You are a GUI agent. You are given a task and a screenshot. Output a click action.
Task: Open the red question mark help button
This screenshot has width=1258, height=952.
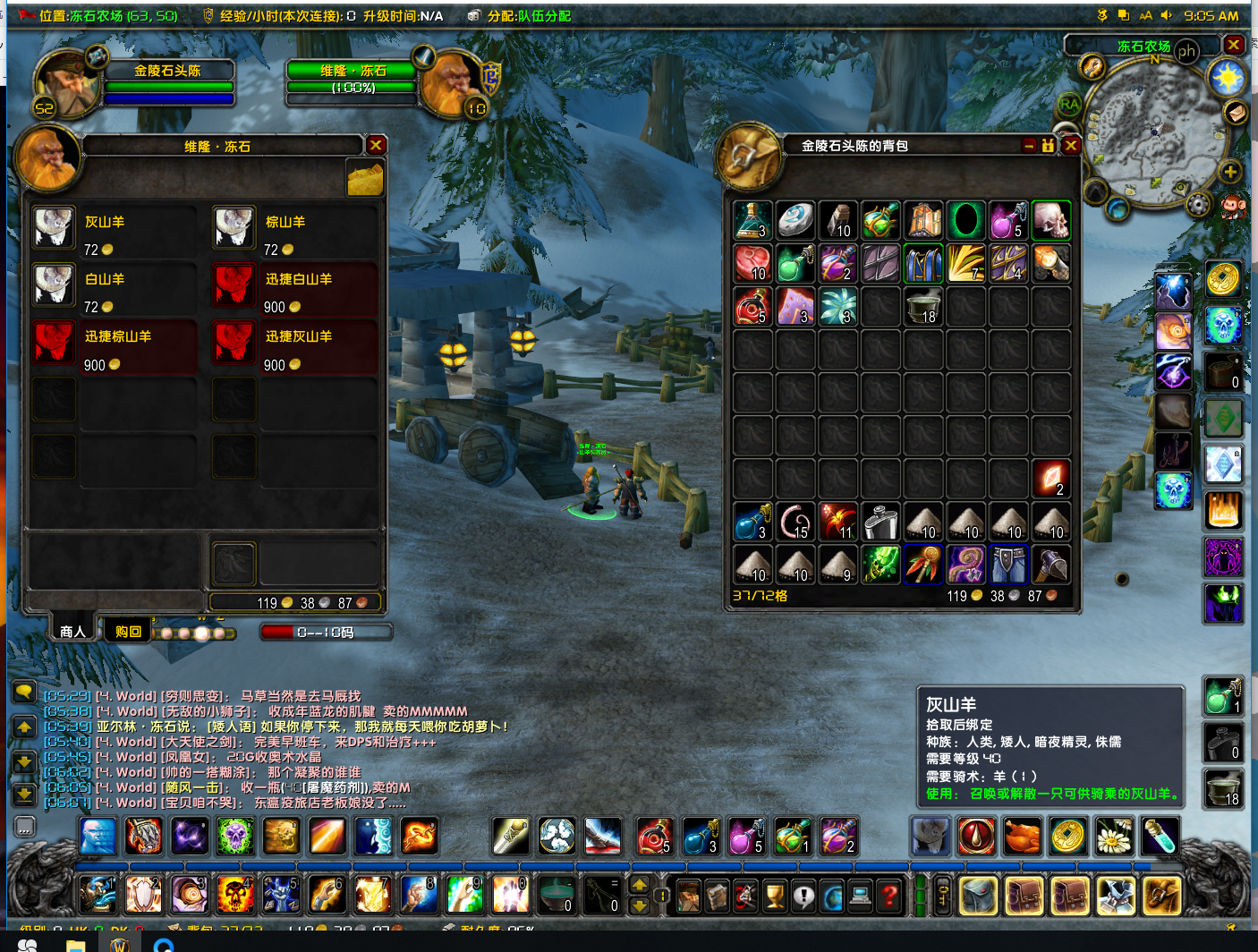tap(888, 895)
